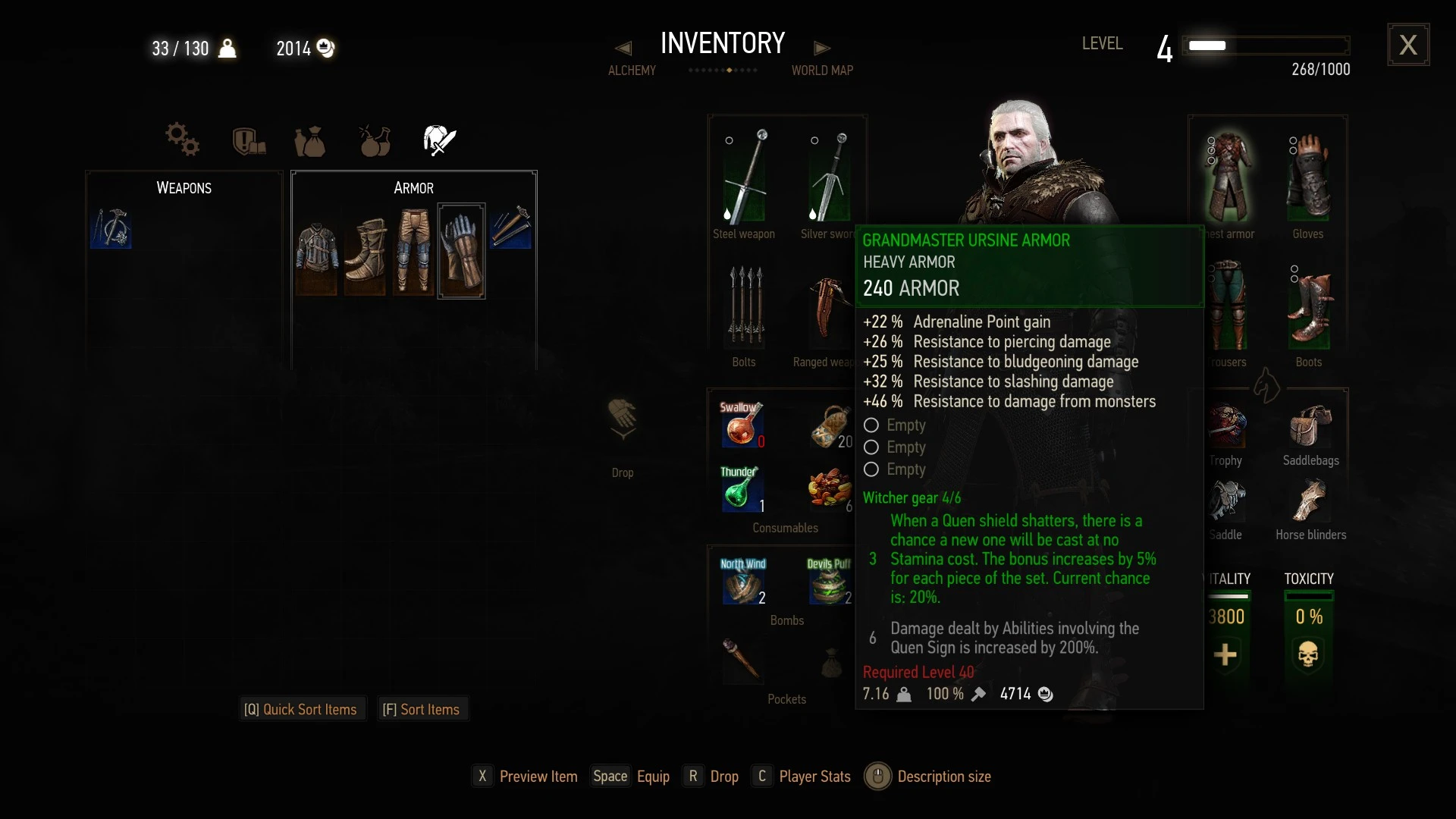Image resolution: width=1456 pixels, height=819 pixels.
Task: Click the crossbow item under Weapons
Action: pos(111,227)
